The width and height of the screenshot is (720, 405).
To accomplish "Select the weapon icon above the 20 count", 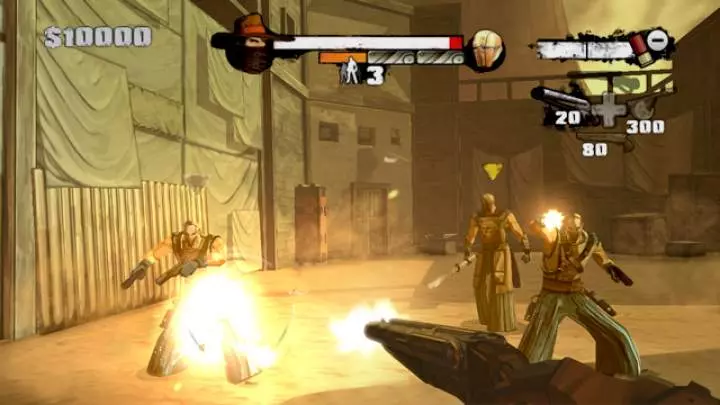I will tap(559, 98).
